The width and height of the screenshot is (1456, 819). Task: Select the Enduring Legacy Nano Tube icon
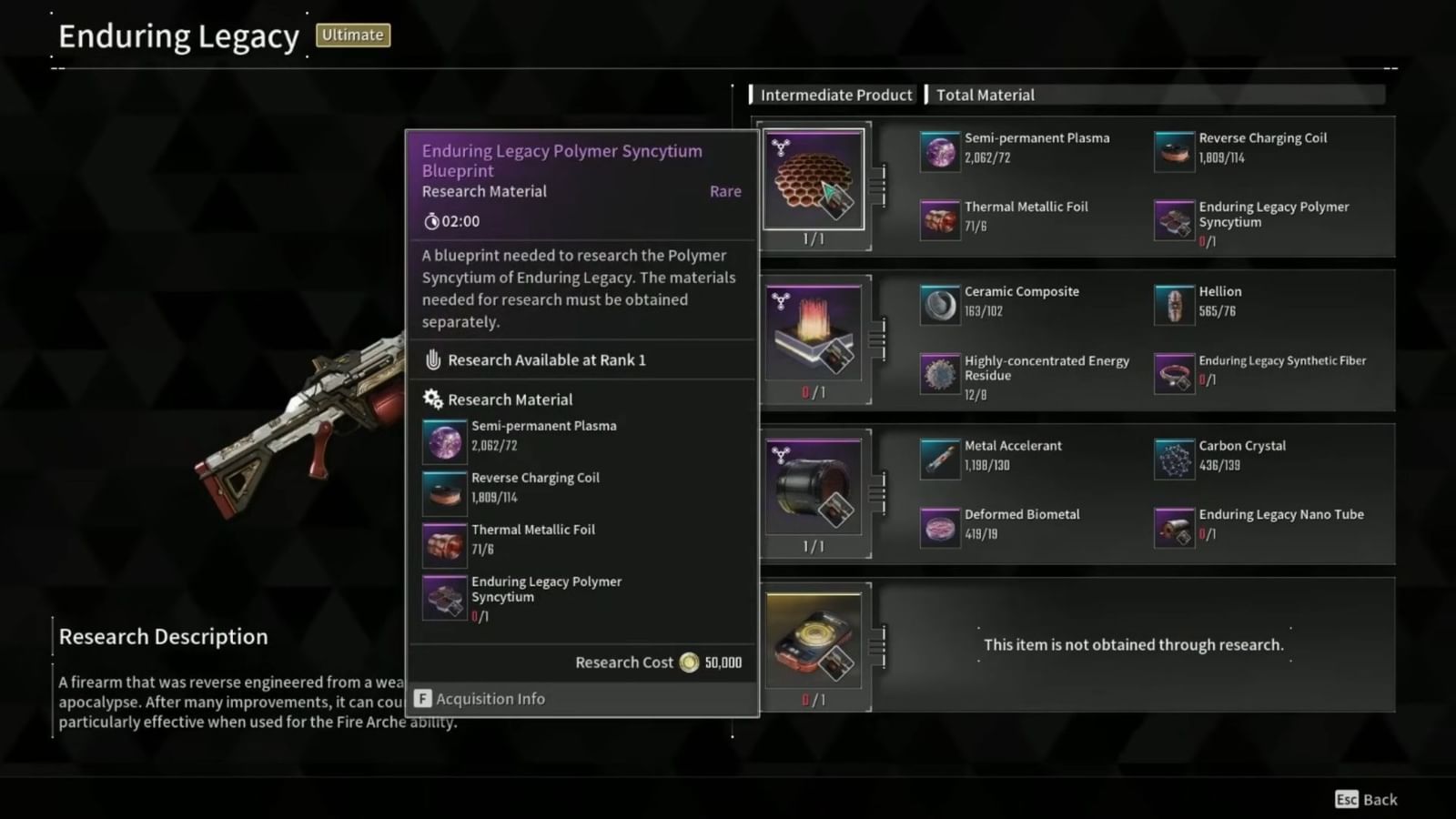[1174, 527]
